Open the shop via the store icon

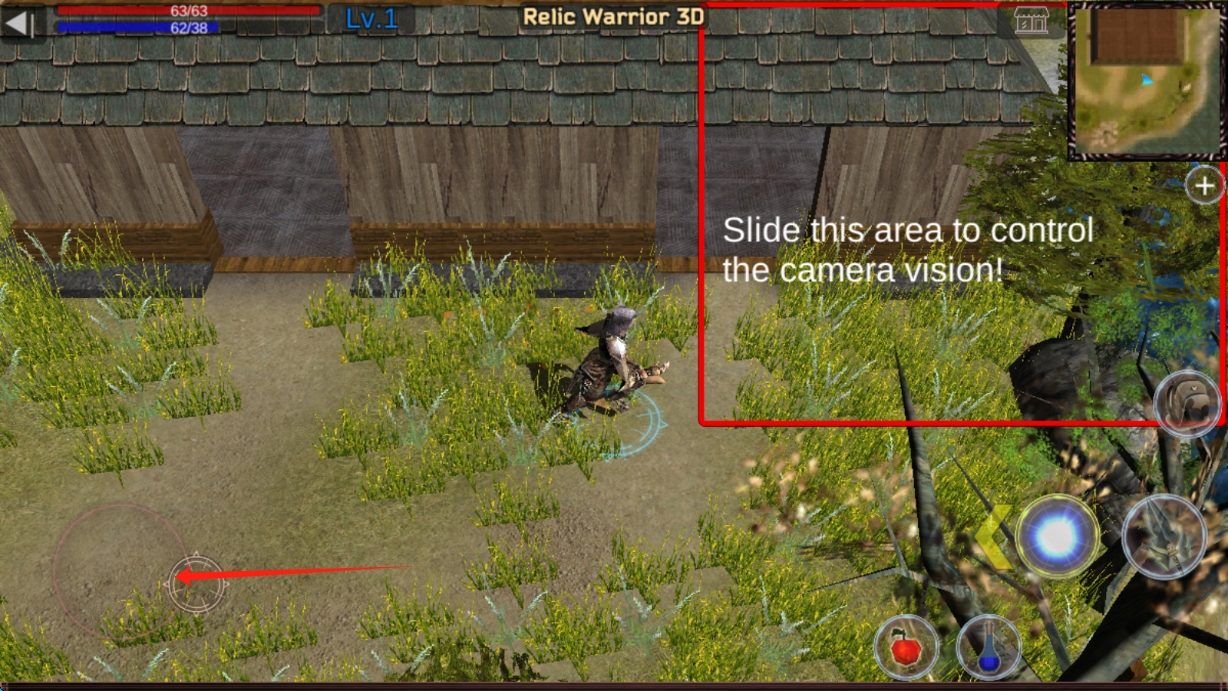pos(1031,19)
